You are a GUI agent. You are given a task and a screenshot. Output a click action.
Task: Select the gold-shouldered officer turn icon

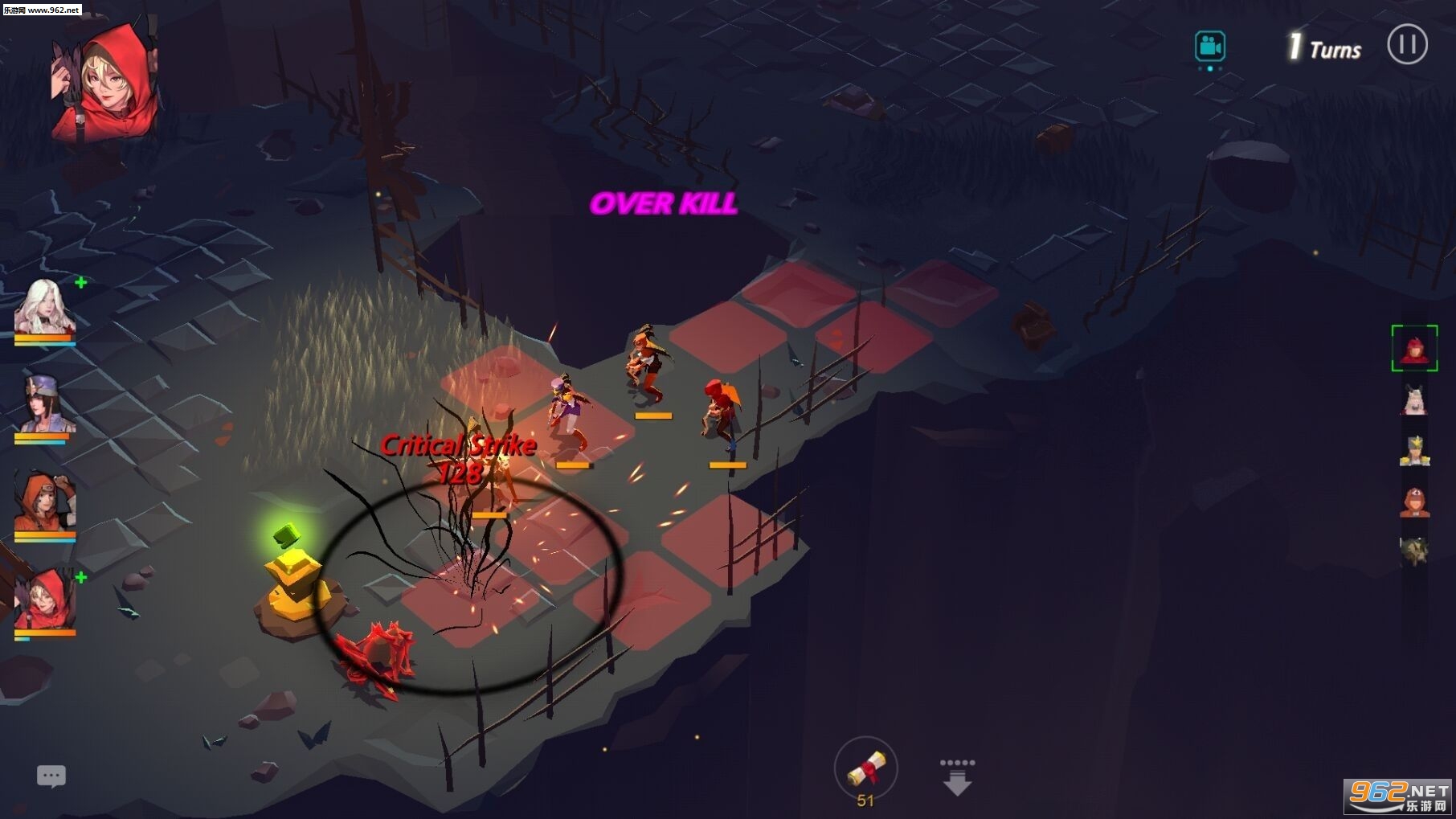[x=1414, y=450]
